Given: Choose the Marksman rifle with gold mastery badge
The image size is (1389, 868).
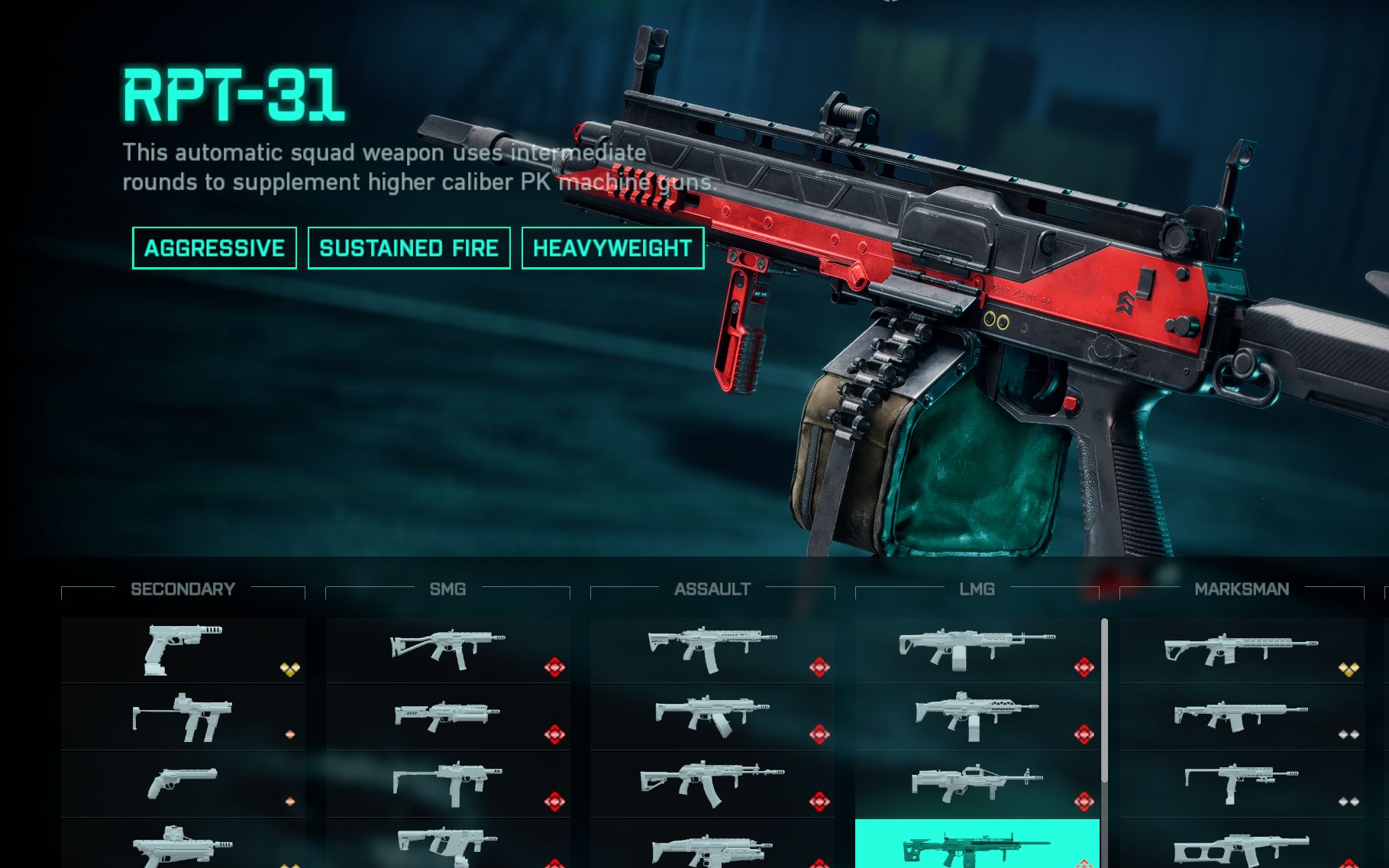Looking at the screenshot, I should 1242,650.
